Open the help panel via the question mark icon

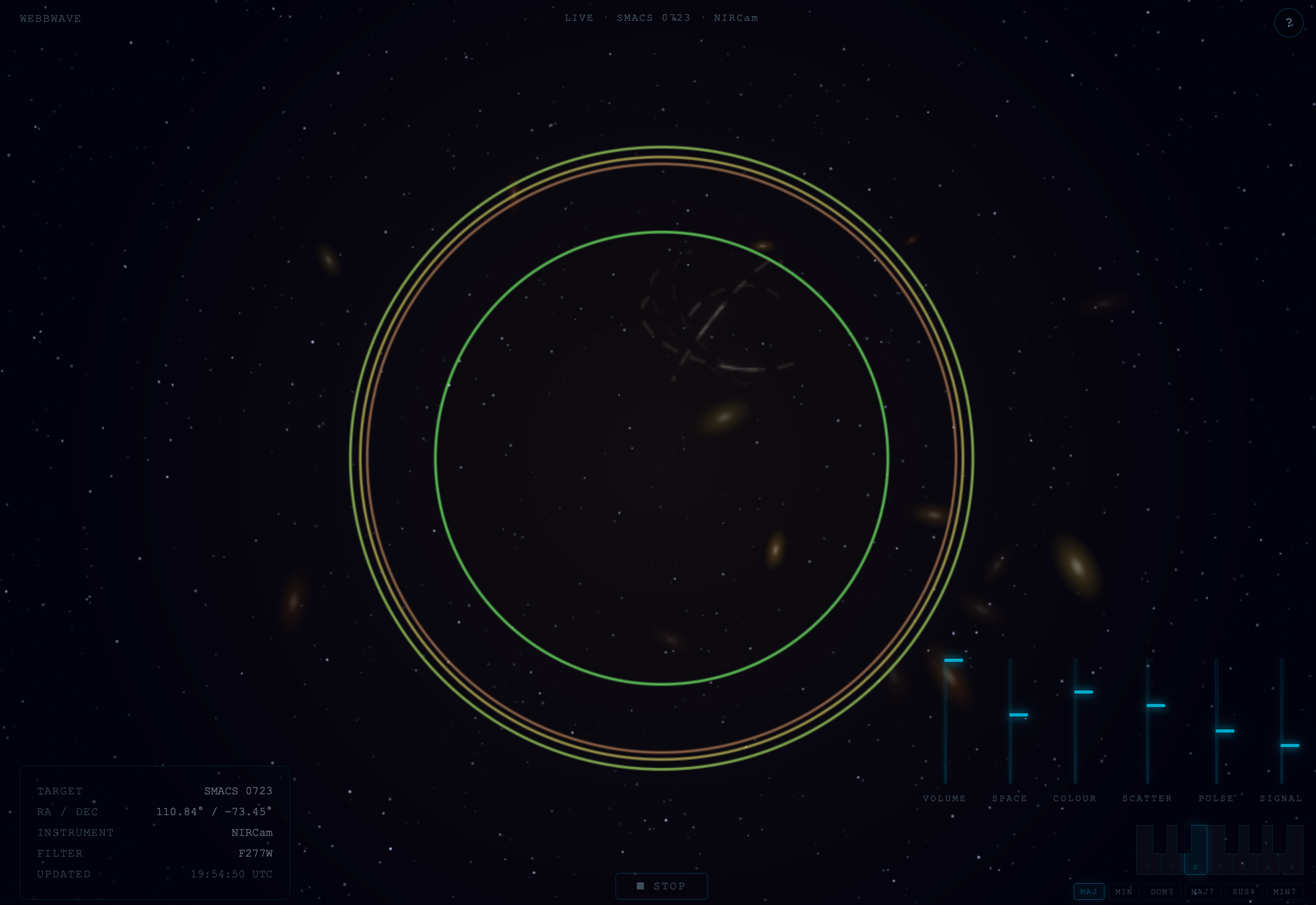click(x=1289, y=22)
